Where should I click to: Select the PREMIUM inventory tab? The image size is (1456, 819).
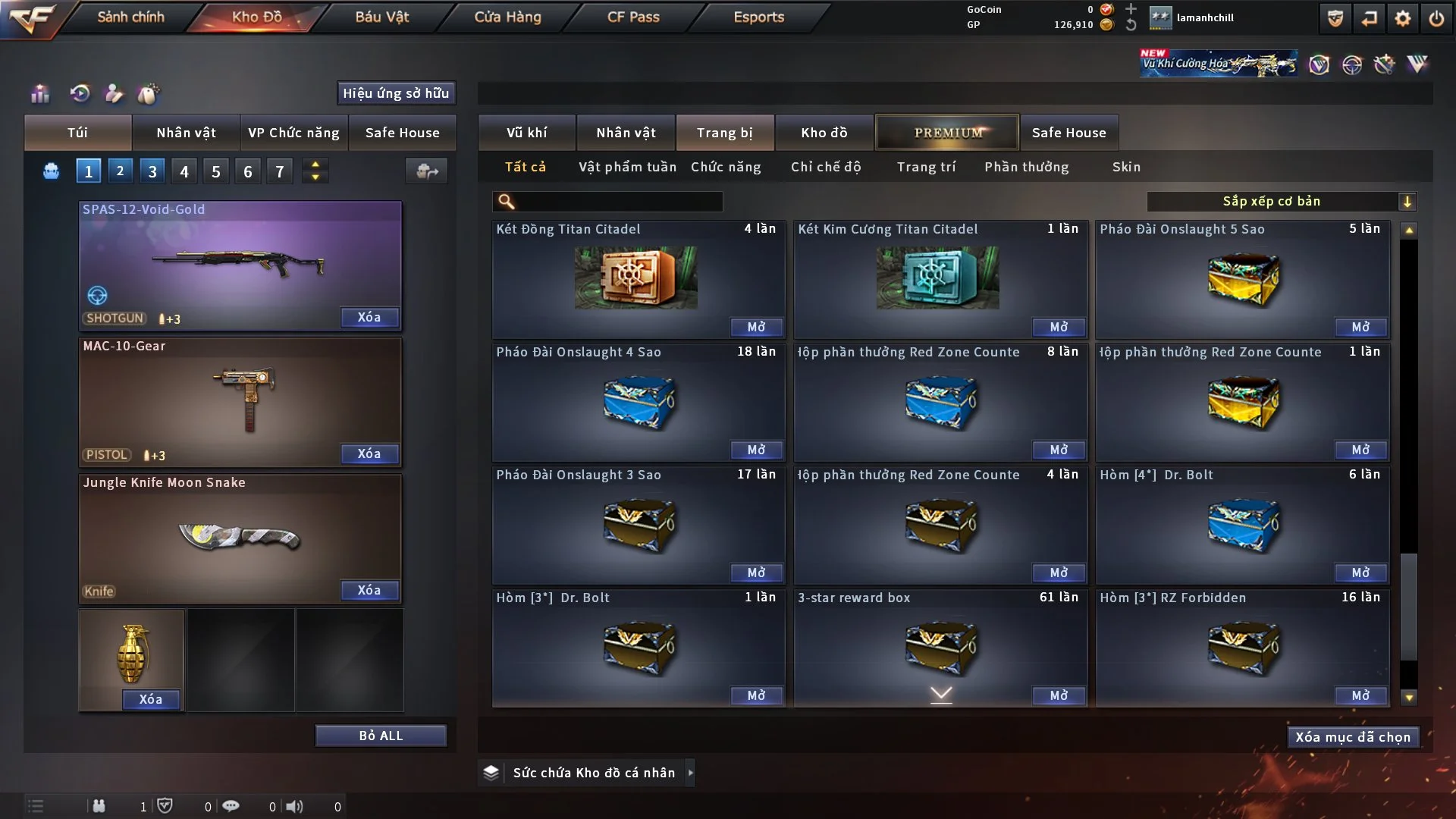(947, 133)
